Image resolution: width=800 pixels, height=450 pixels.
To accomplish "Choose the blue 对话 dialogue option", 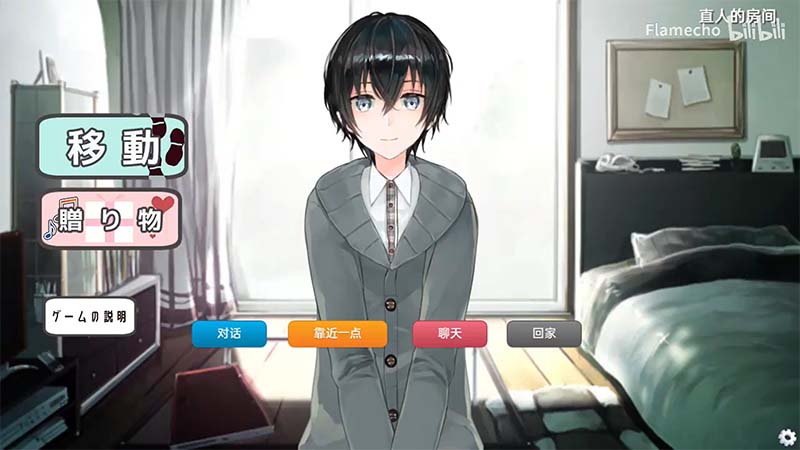I will [x=229, y=333].
